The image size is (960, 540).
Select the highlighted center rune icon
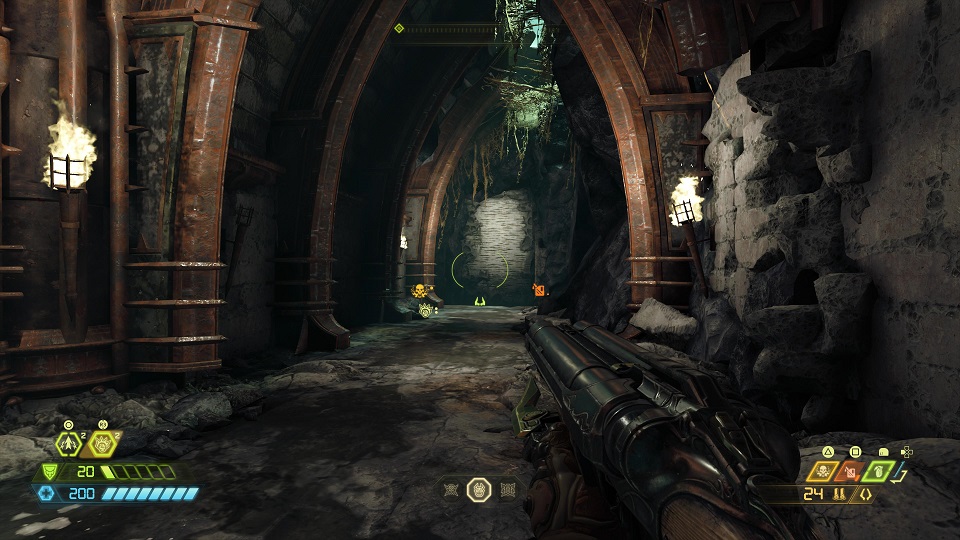coord(479,490)
